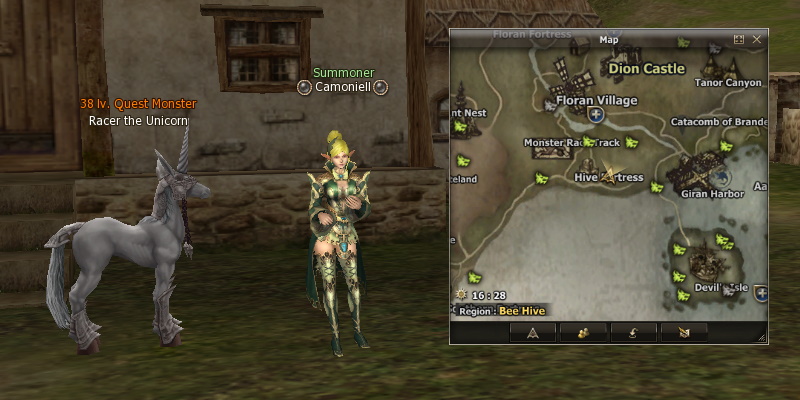Close the Map window
Screen dimensions: 800x400
point(757,39)
